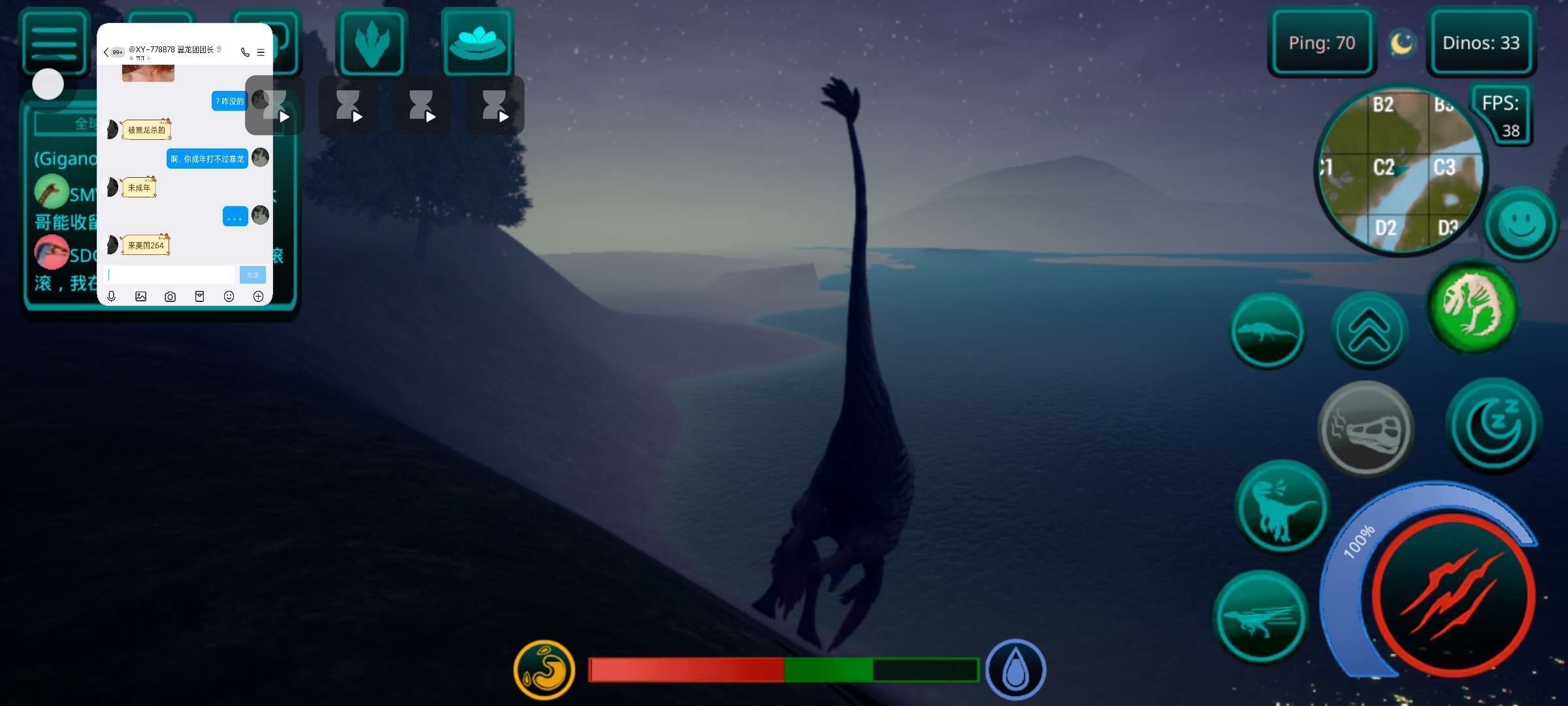Tap the dinosaur footprint button

[372, 43]
